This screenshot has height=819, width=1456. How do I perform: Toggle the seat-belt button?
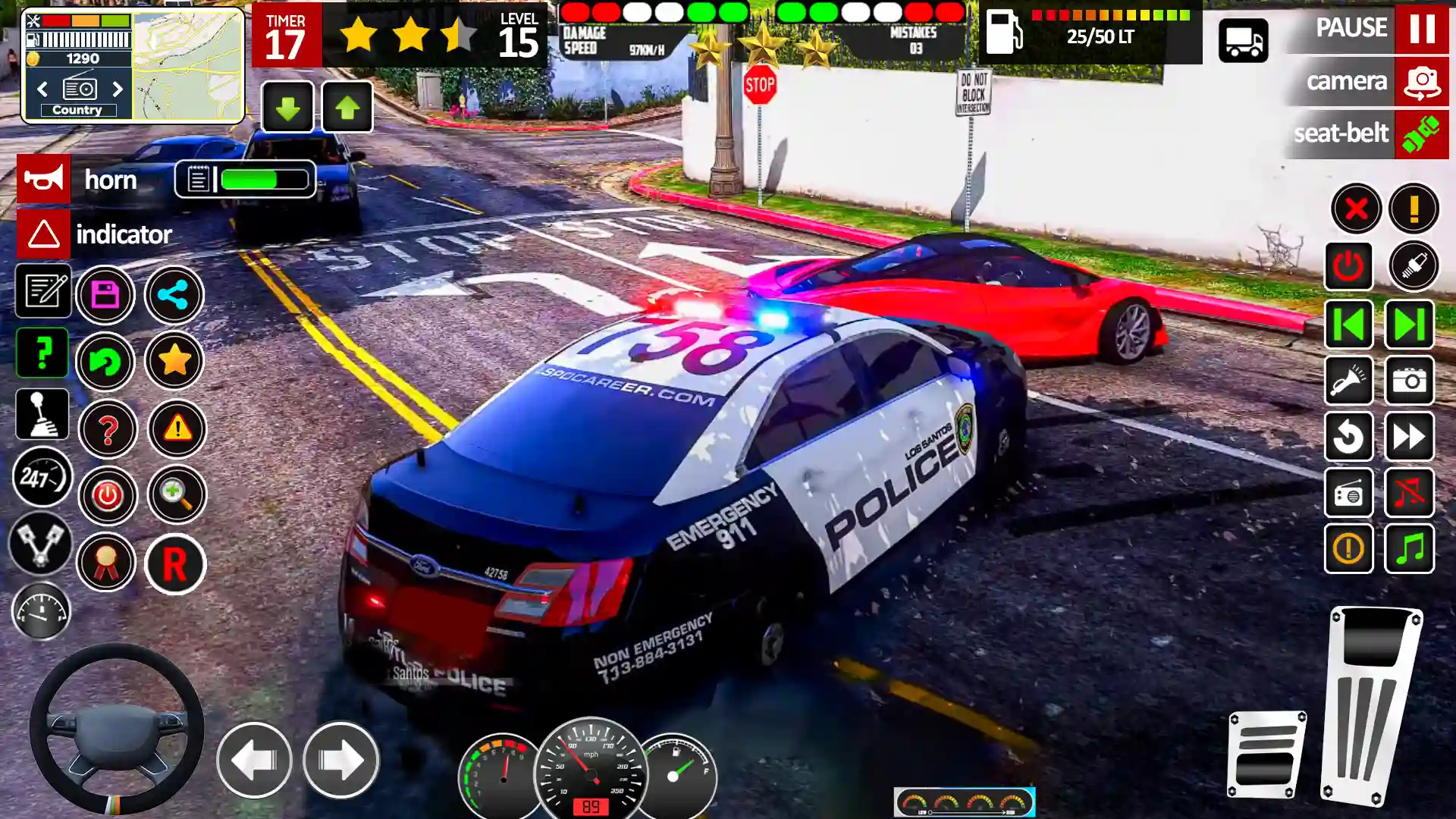point(1421,134)
